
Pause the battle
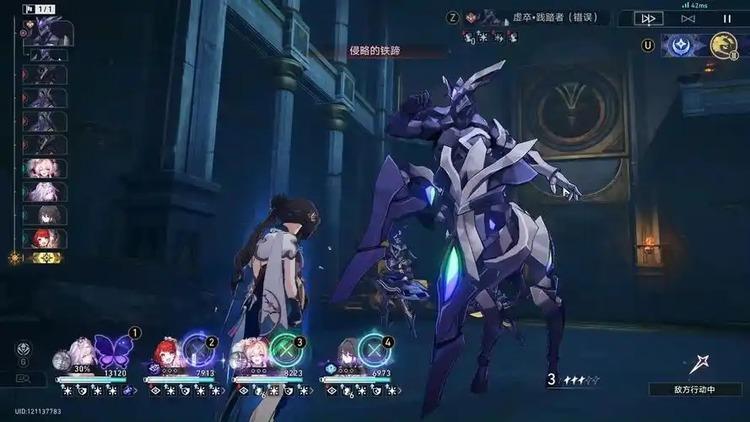pyautogui.click(x=725, y=18)
